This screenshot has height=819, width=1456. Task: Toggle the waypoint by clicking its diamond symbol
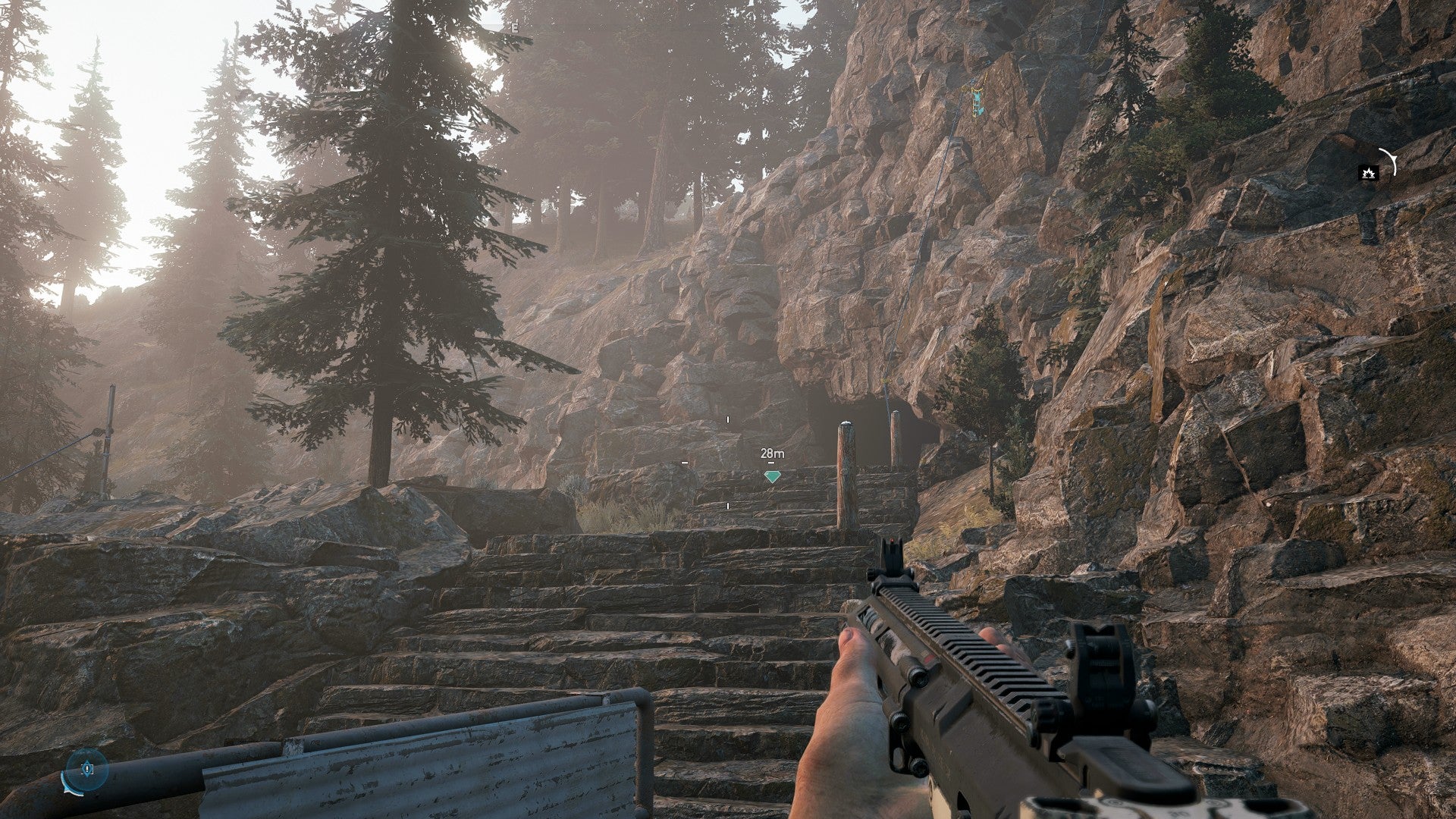click(772, 475)
